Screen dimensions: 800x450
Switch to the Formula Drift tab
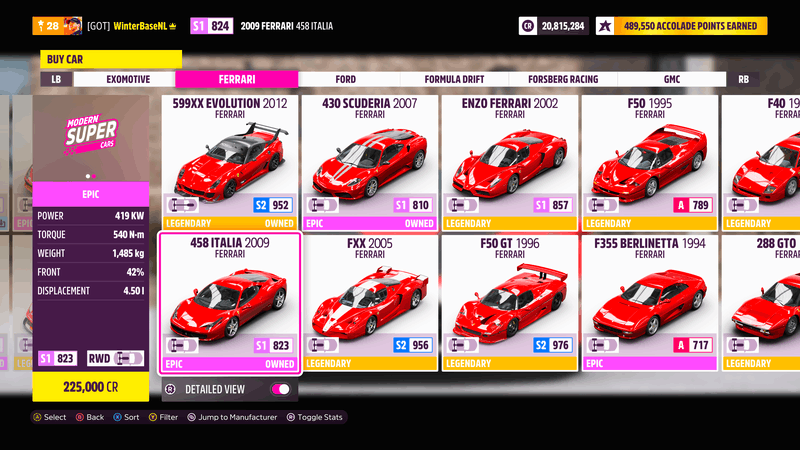(x=455, y=79)
